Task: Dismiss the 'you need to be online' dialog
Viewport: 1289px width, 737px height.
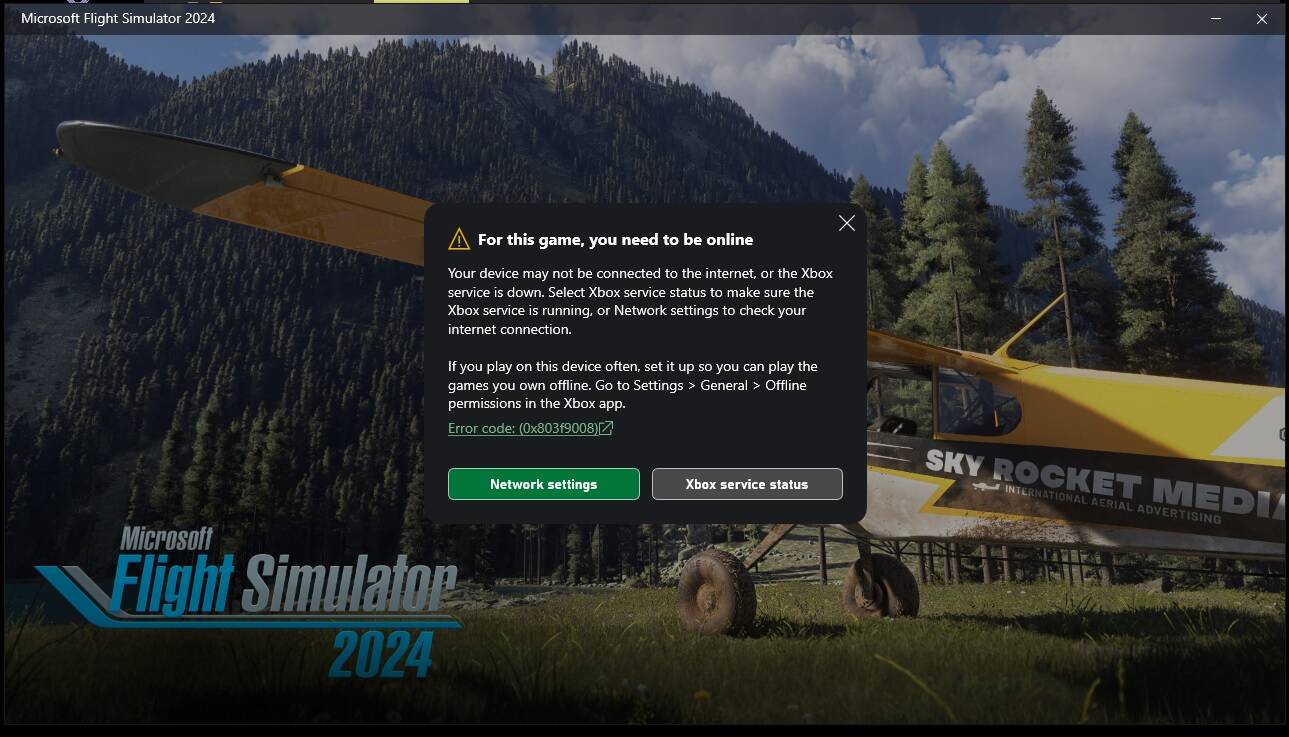Action: (846, 223)
